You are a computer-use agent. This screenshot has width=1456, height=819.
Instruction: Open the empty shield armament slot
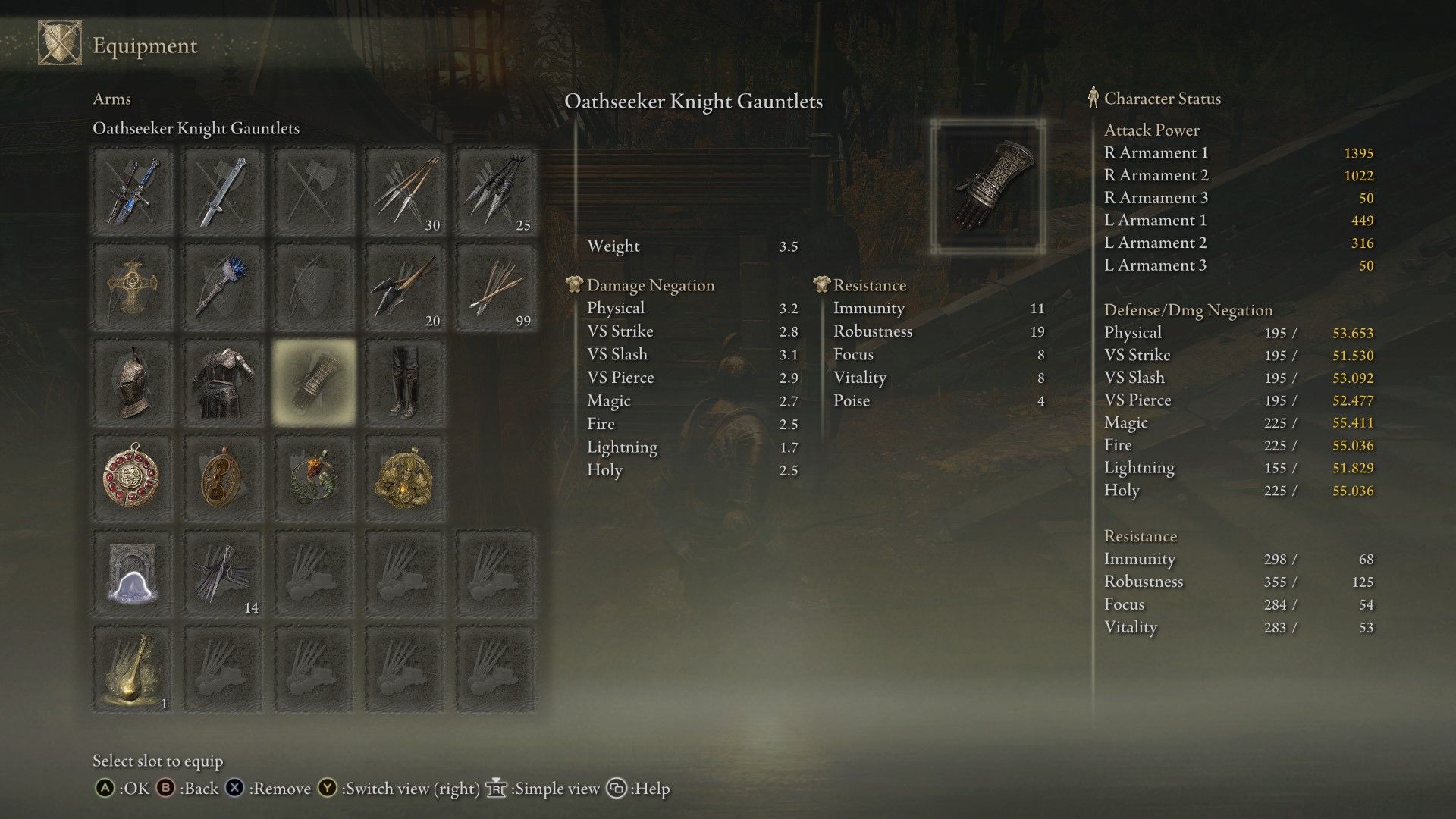pos(315,287)
